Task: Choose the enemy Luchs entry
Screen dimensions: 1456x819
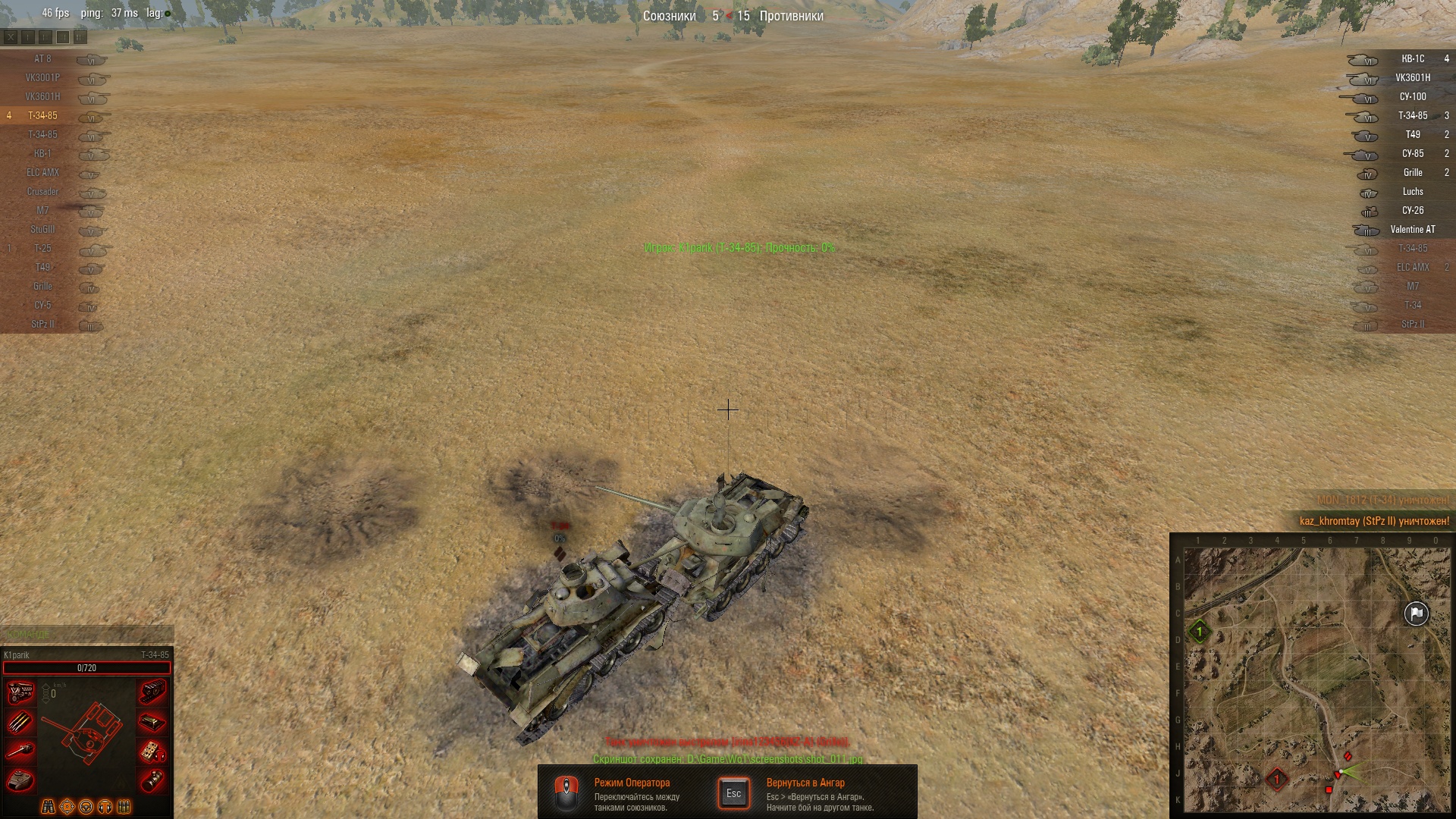Action: tap(1412, 192)
